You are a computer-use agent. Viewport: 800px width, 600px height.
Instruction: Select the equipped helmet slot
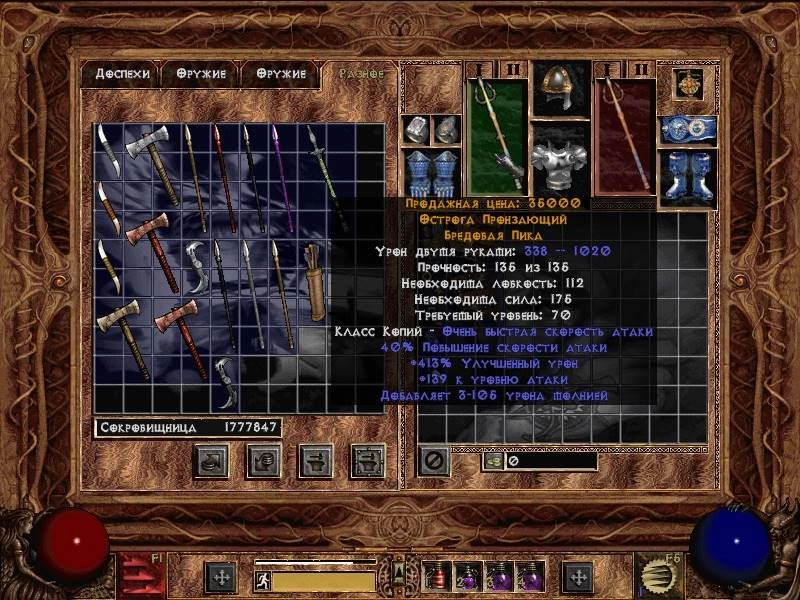click(560, 91)
